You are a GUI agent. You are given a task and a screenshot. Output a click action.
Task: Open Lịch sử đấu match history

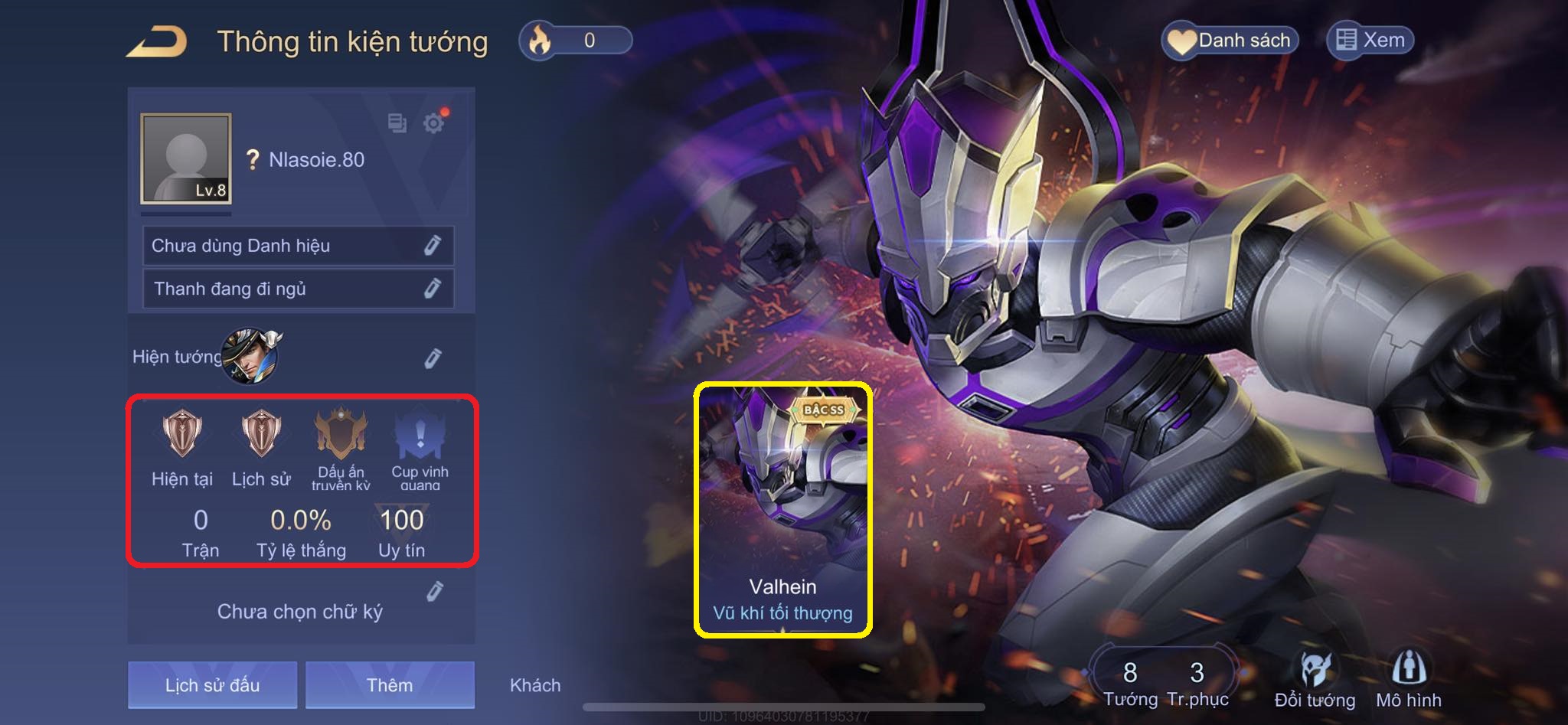coord(212,684)
